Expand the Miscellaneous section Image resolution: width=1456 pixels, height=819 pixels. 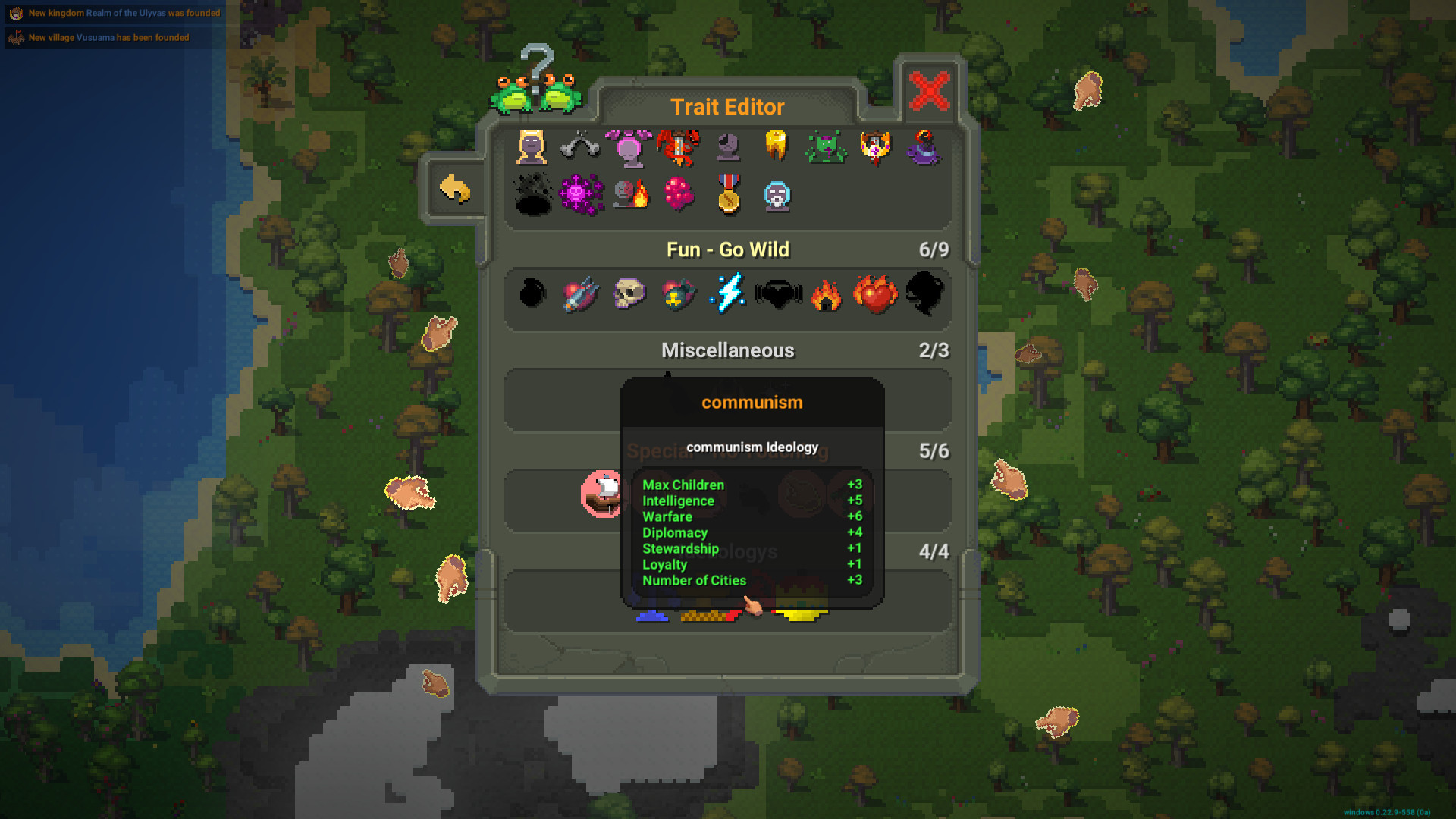point(728,350)
